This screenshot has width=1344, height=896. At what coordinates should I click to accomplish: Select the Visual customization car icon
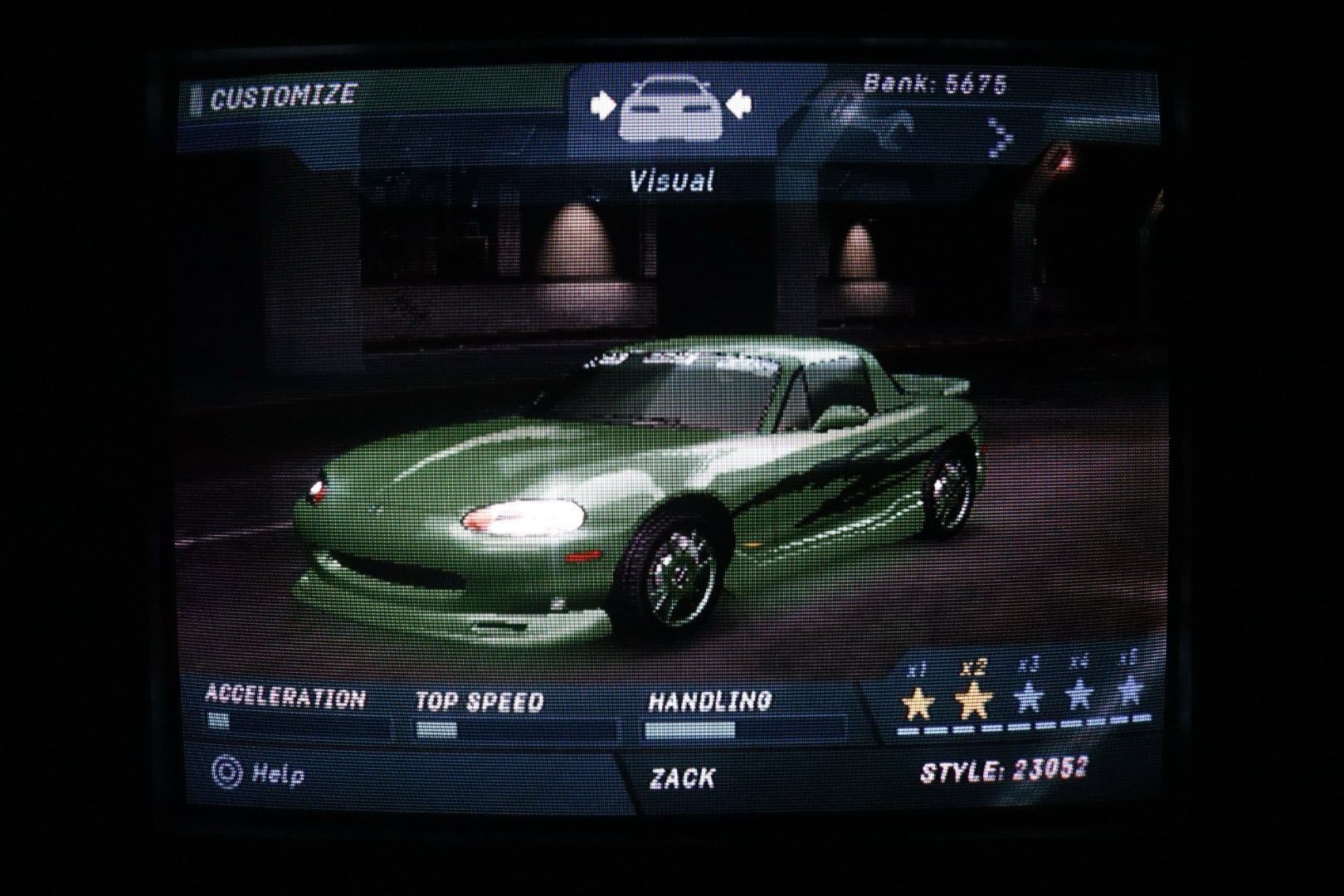click(670, 108)
